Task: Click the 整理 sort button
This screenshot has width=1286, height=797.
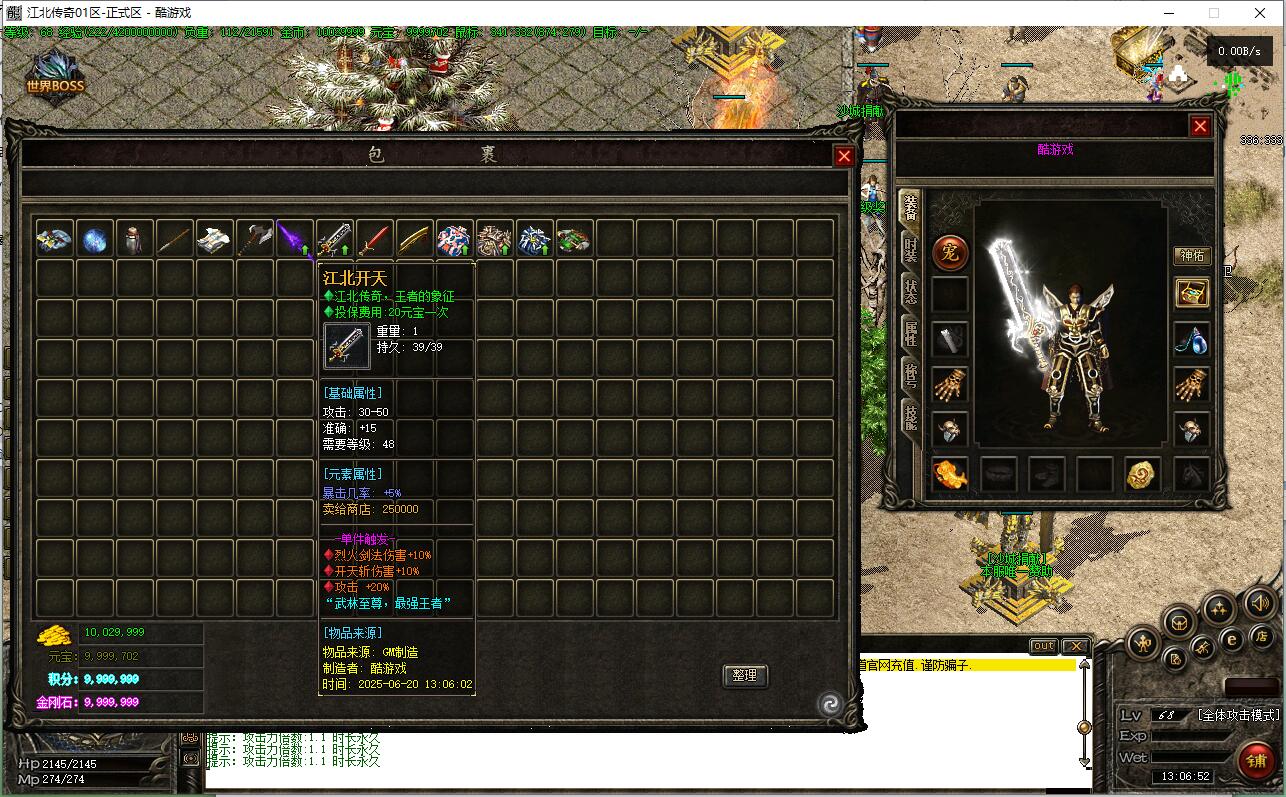Action: 744,675
